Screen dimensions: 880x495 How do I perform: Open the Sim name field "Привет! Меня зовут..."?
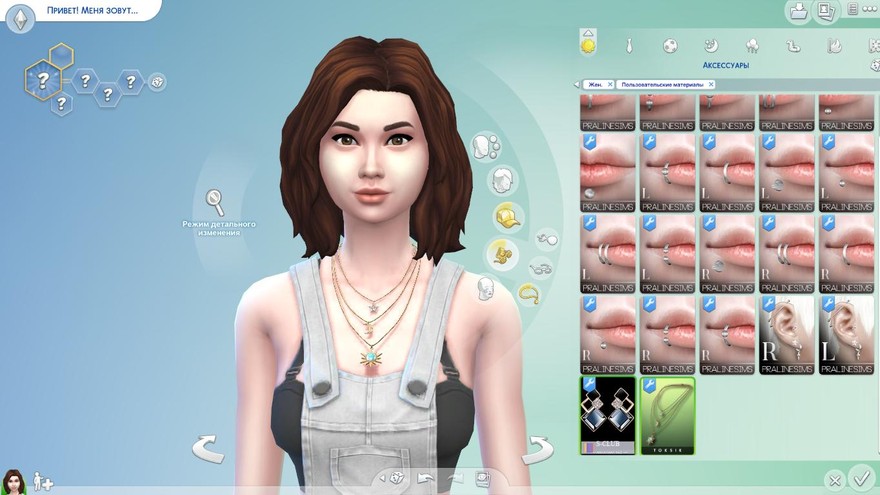(90, 11)
